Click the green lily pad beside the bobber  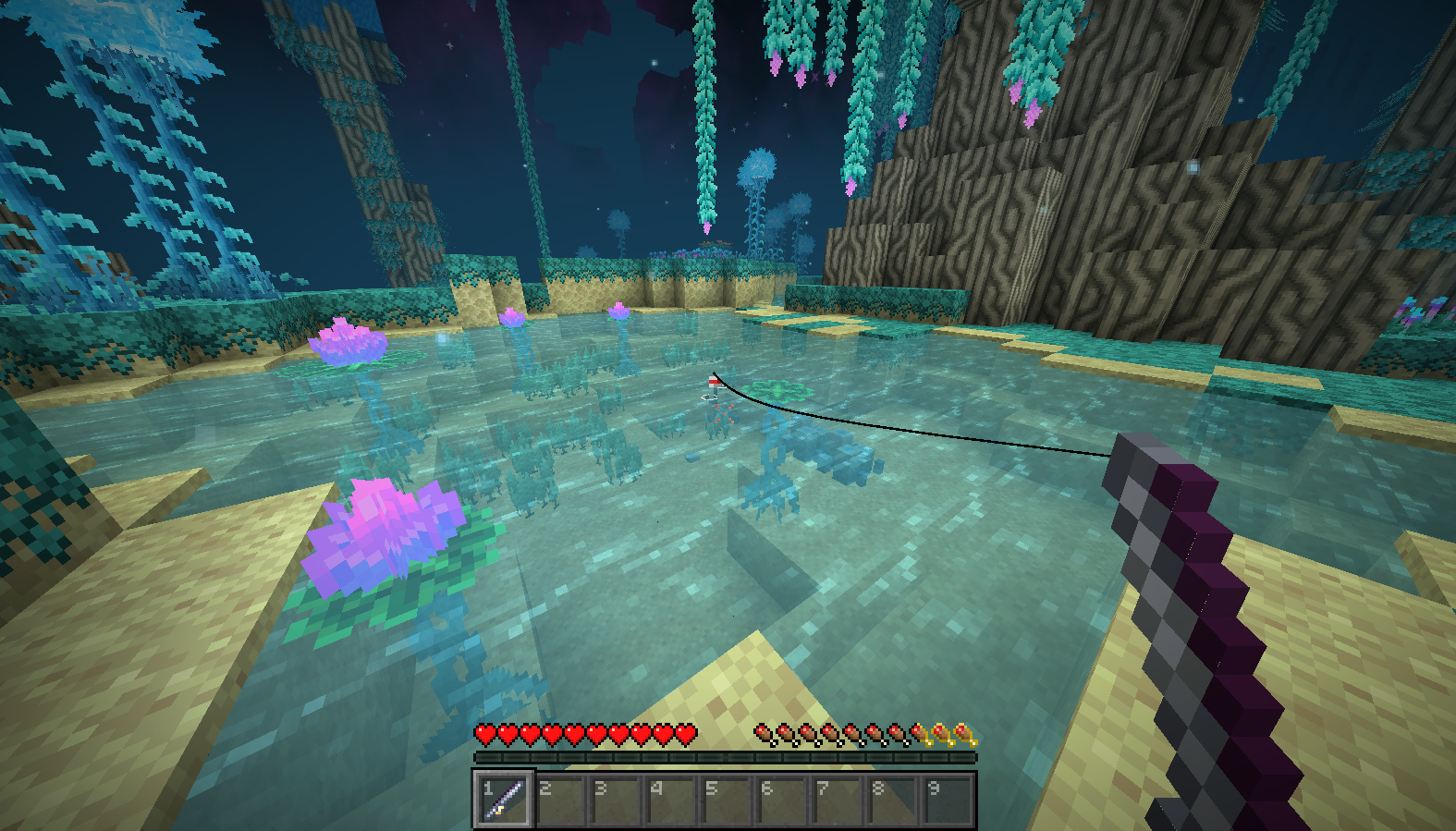point(777,388)
